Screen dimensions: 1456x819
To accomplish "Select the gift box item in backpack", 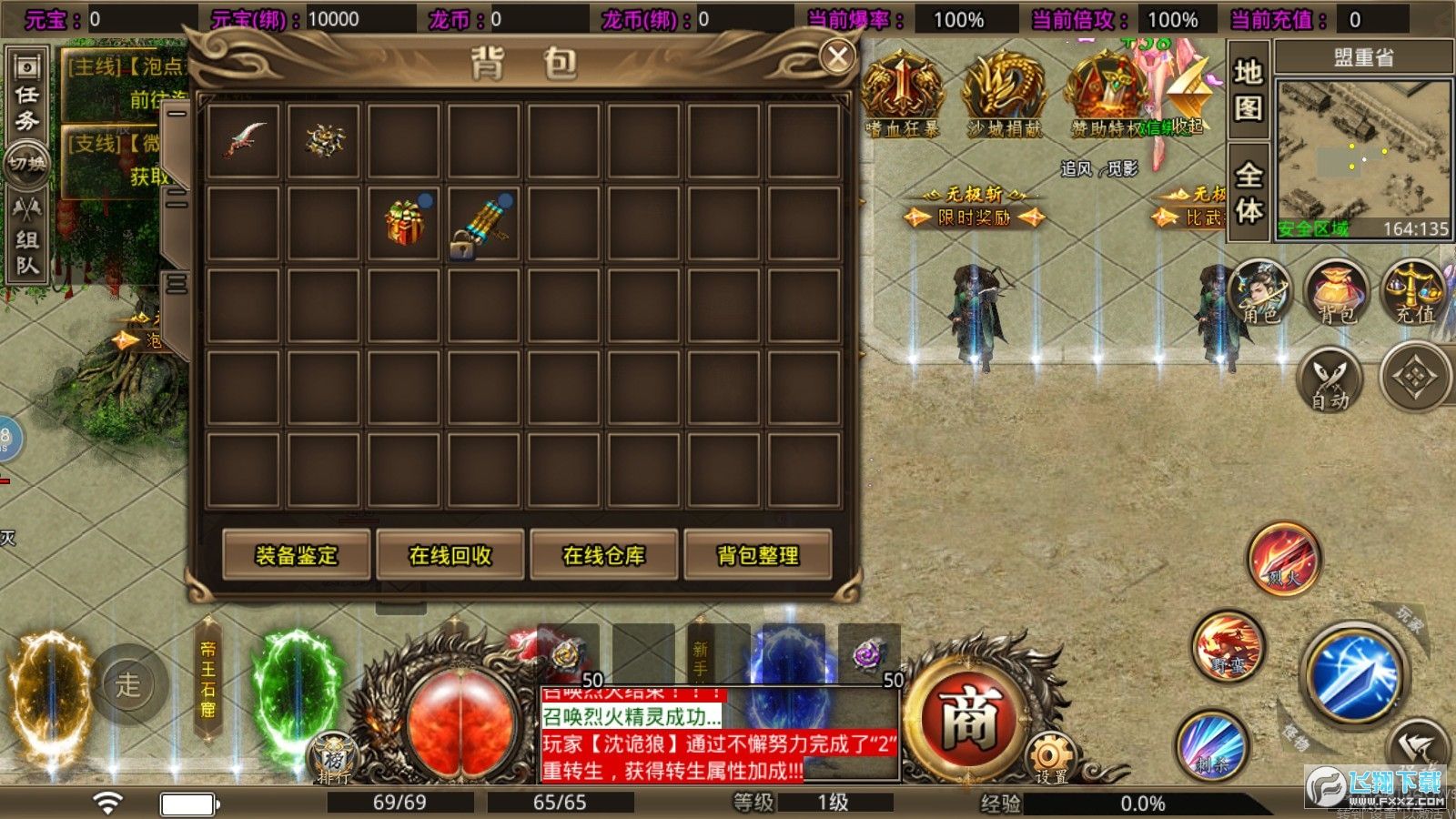I will (403, 221).
